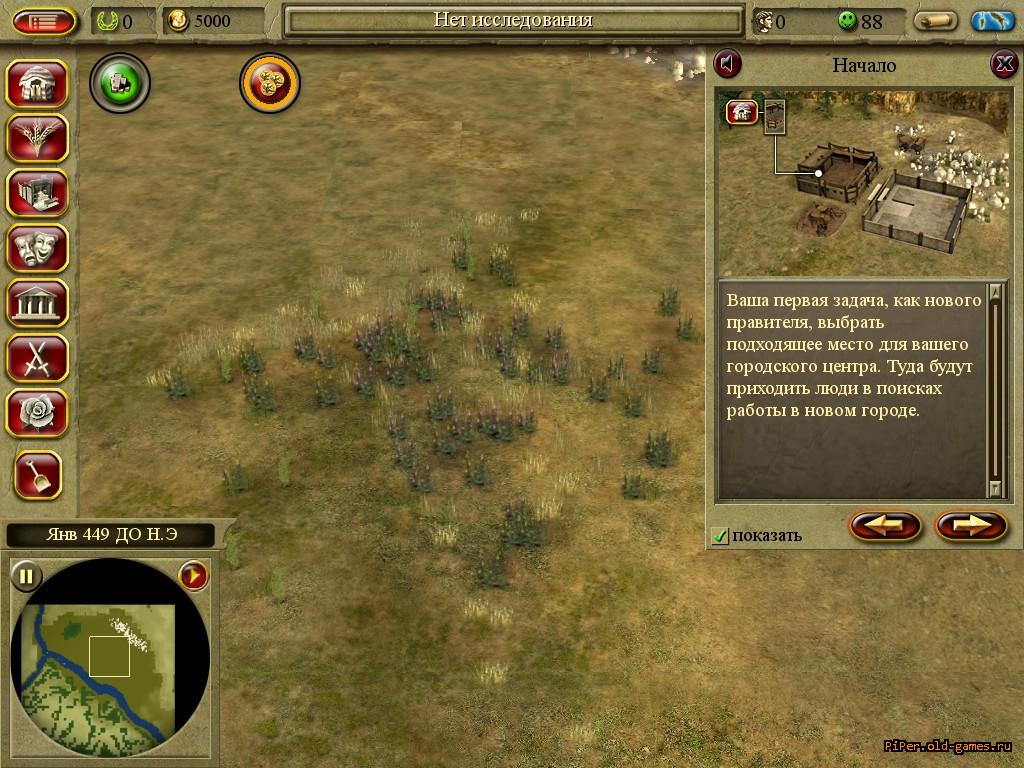This screenshot has height=768, width=1024.
Task: Activate the shovel demolish tool
Action: tap(38, 475)
